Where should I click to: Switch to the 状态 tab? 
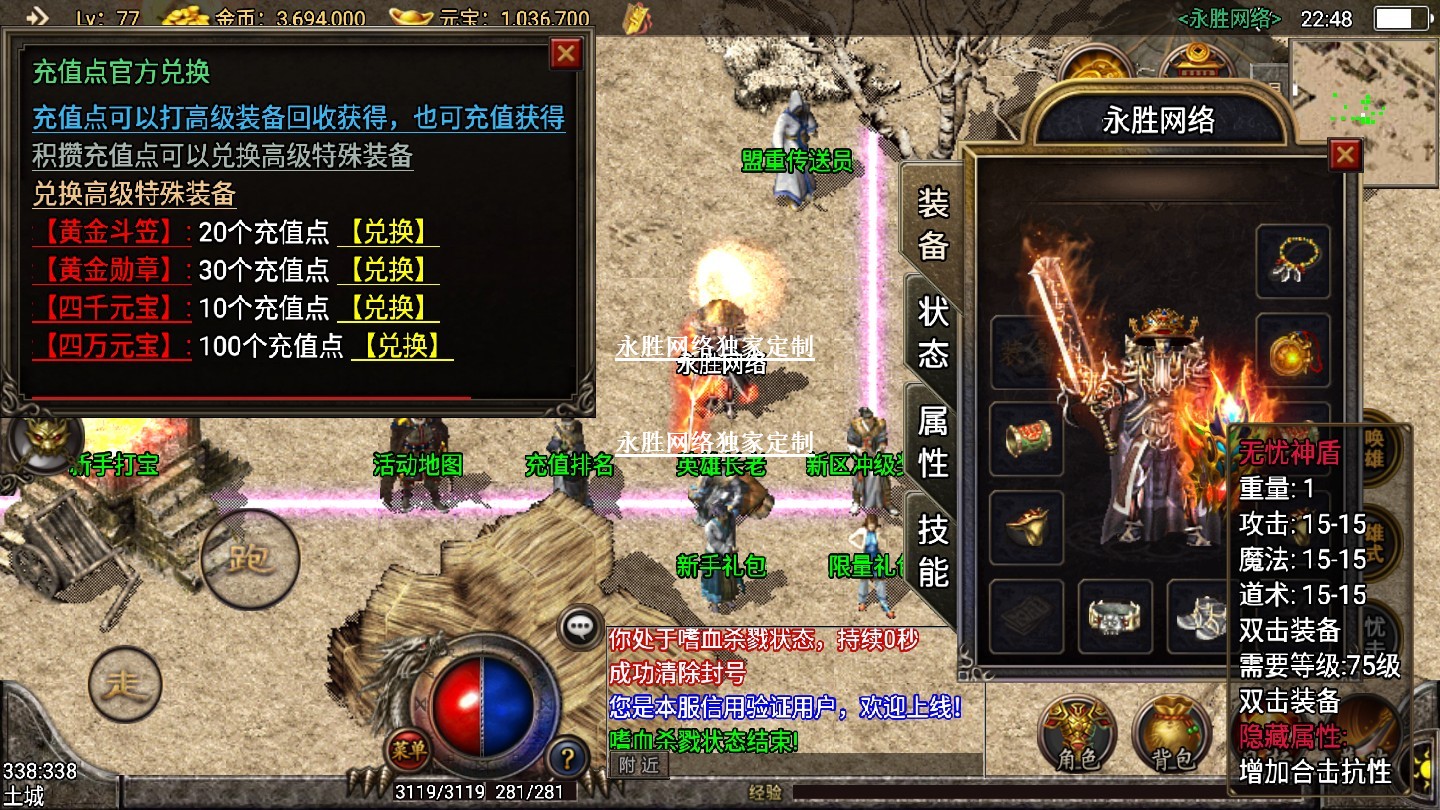(933, 332)
